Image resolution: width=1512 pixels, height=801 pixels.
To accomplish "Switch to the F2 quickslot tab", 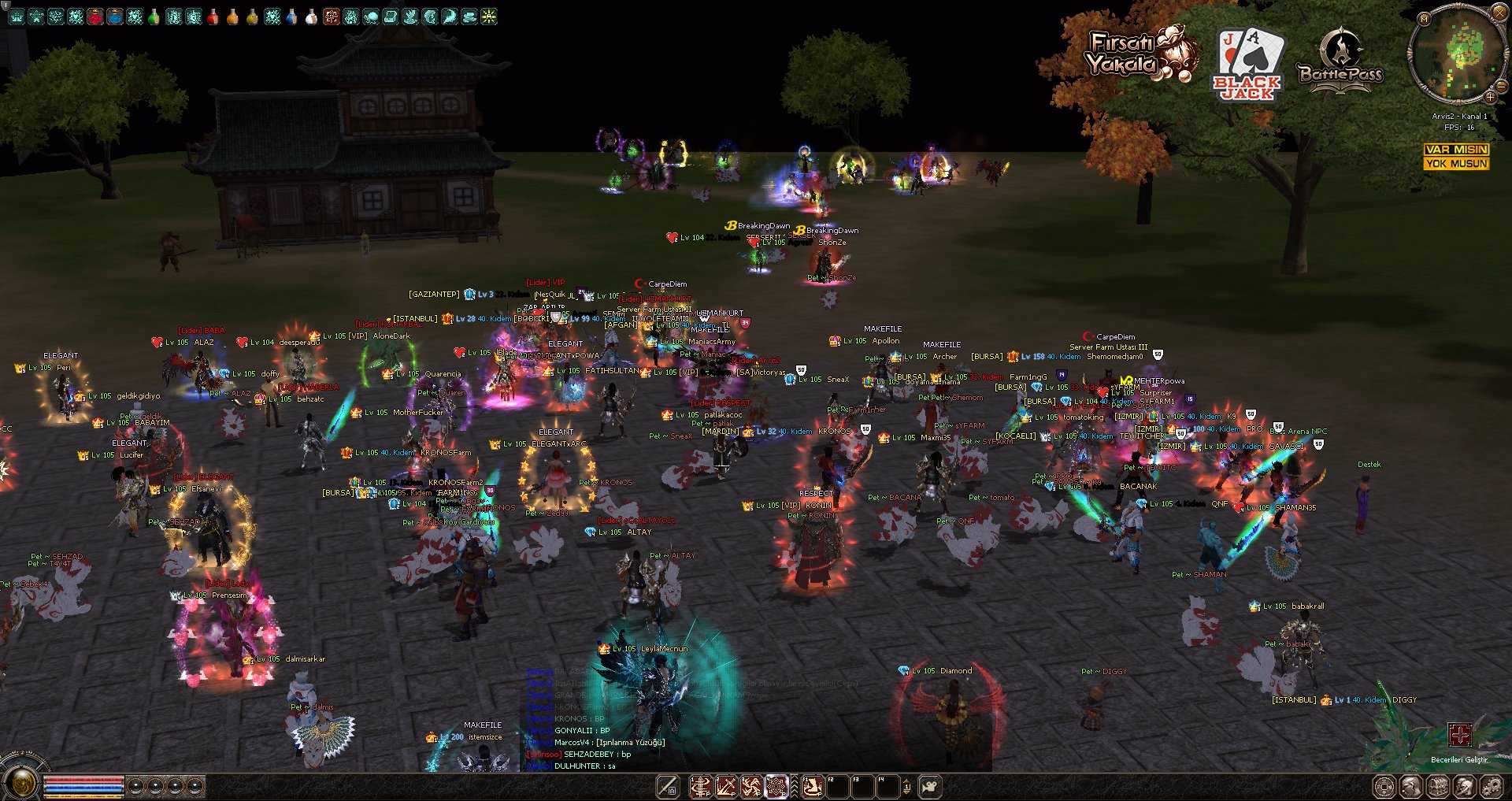I will [839, 786].
